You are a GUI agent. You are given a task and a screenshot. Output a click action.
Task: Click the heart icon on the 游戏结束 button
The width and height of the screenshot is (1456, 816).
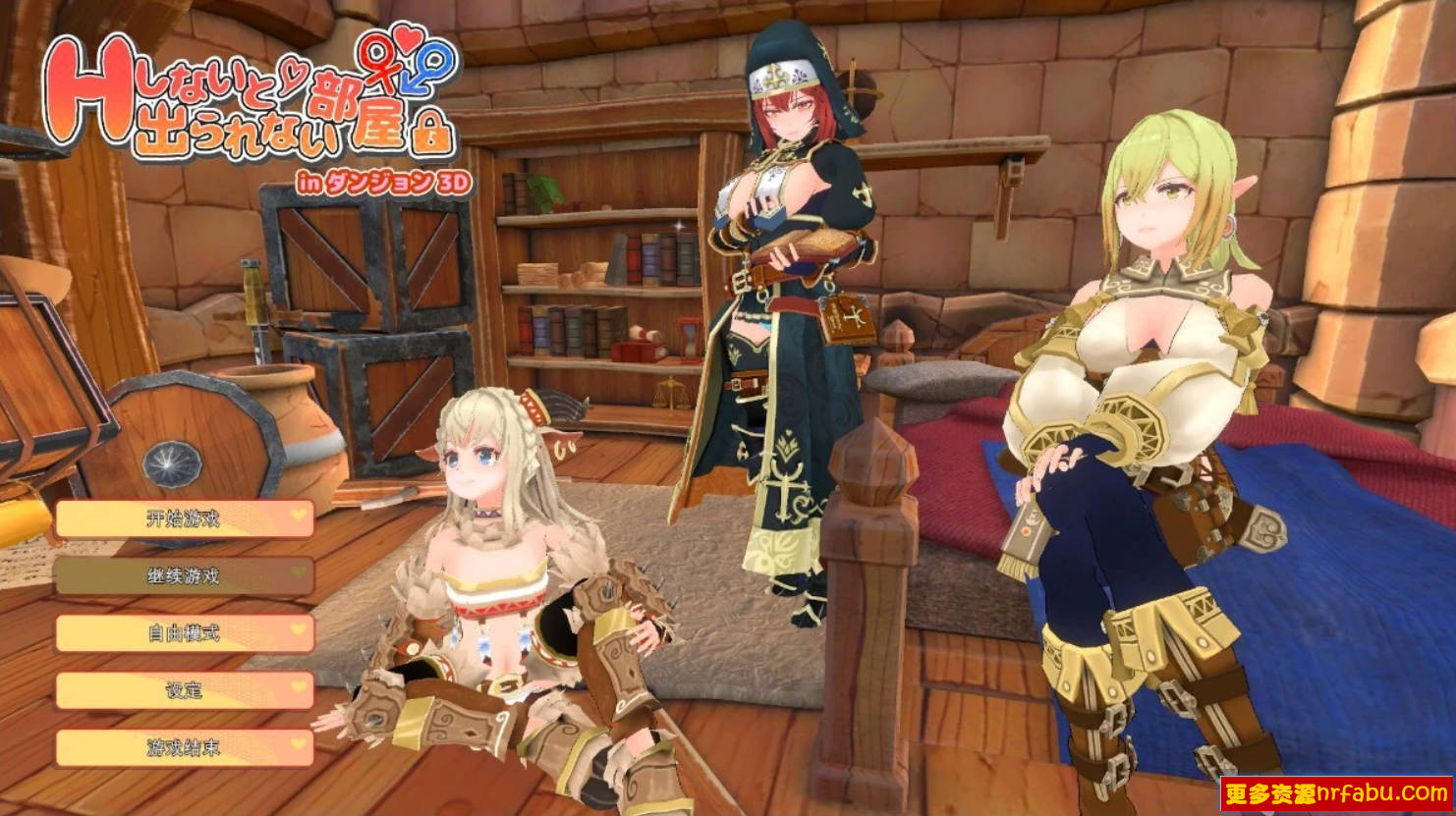pos(296,743)
